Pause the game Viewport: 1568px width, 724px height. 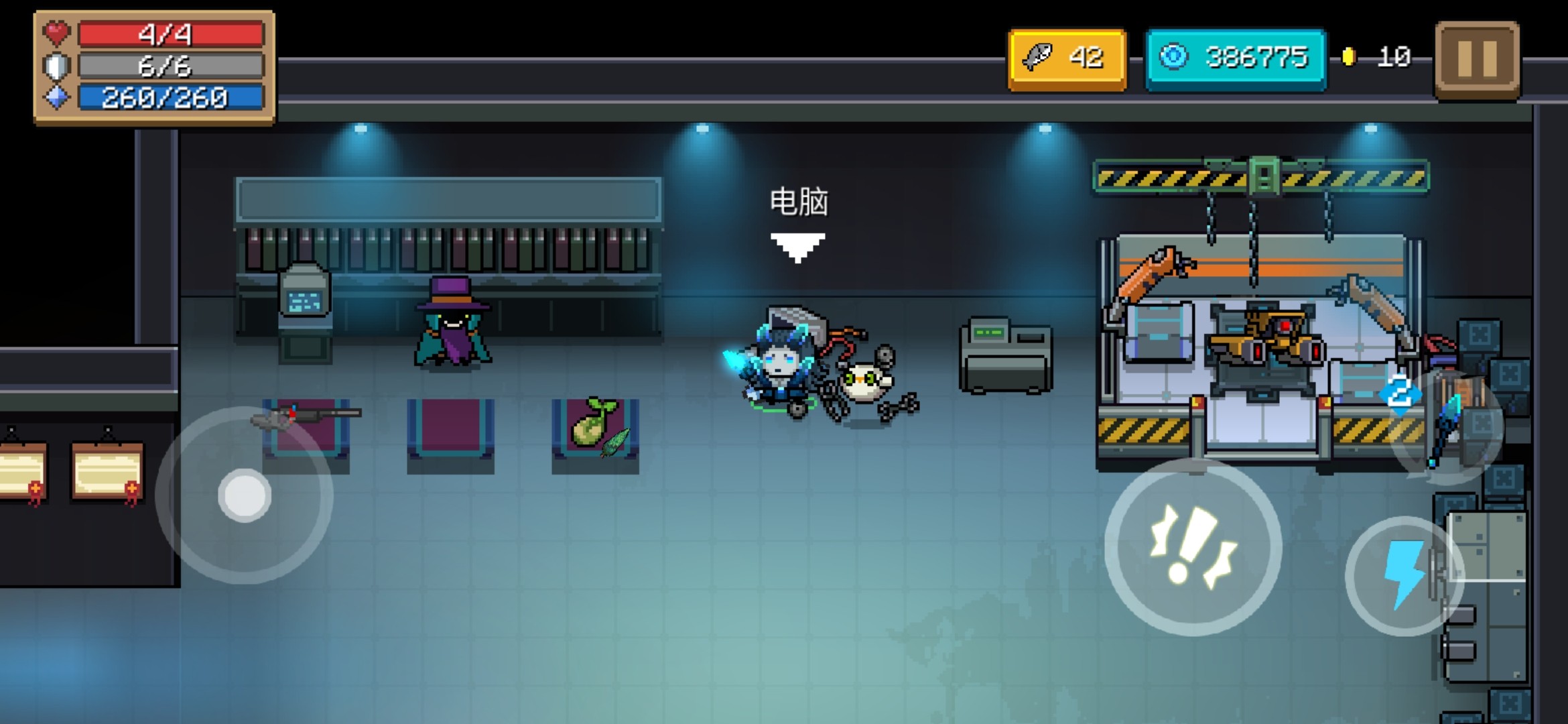1477,59
